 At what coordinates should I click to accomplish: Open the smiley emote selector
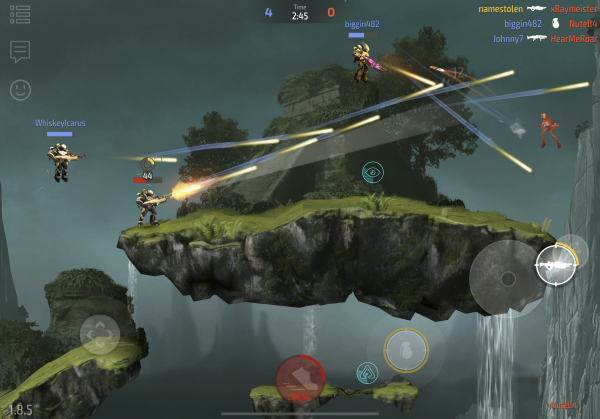(x=20, y=90)
